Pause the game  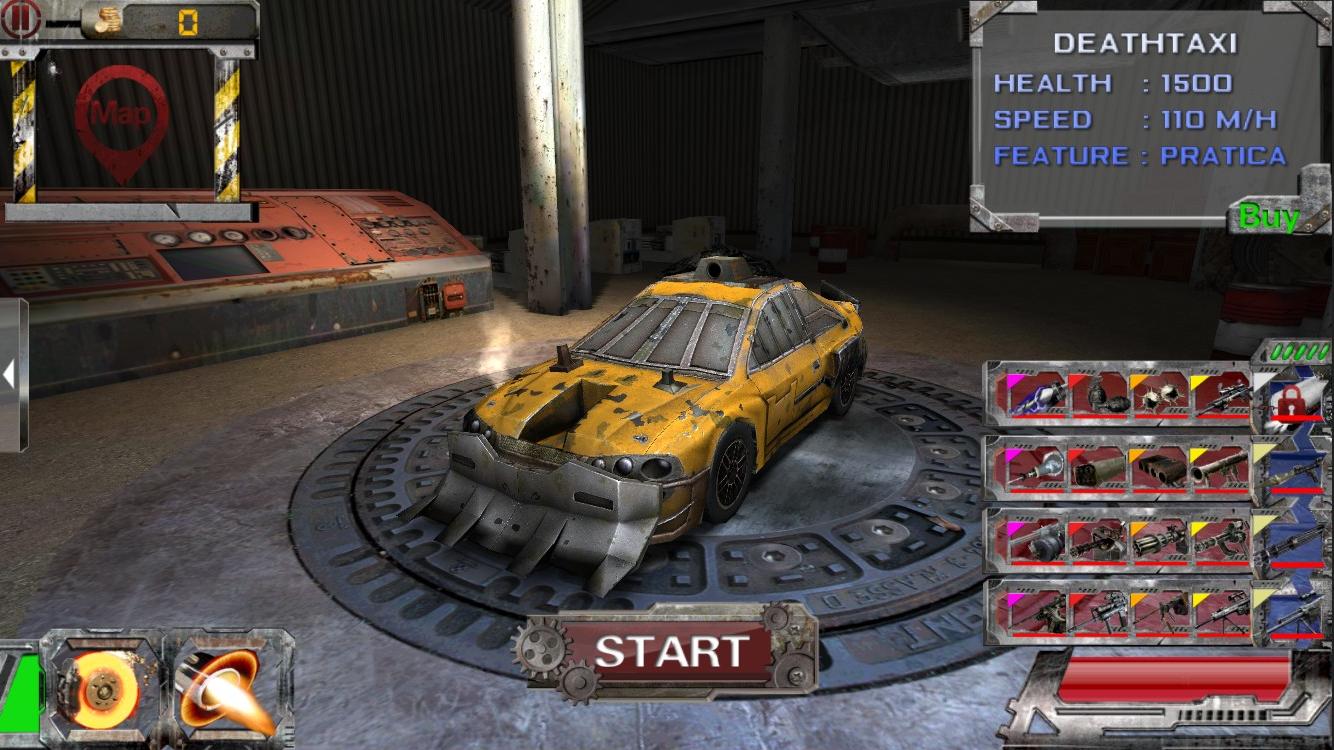(x=22, y=20)
